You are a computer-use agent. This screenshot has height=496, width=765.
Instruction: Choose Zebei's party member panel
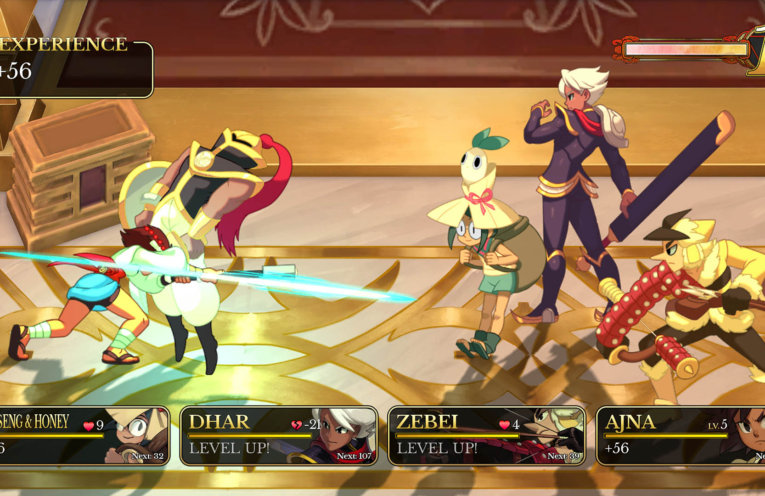click(x=486, y=435)
